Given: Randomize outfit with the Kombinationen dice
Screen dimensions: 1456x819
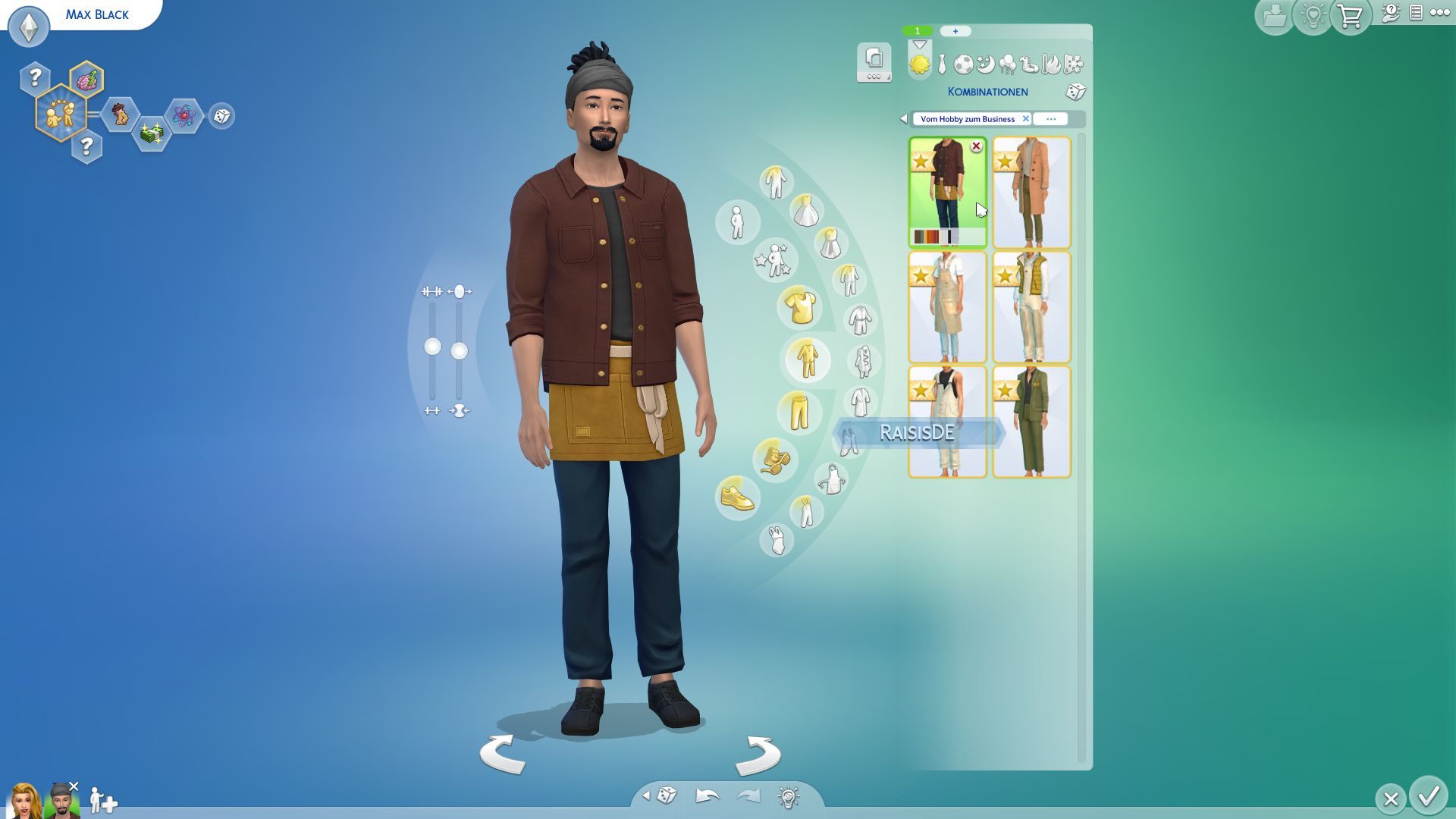Looking at the screenshot, I should [x=1075, y=92].
